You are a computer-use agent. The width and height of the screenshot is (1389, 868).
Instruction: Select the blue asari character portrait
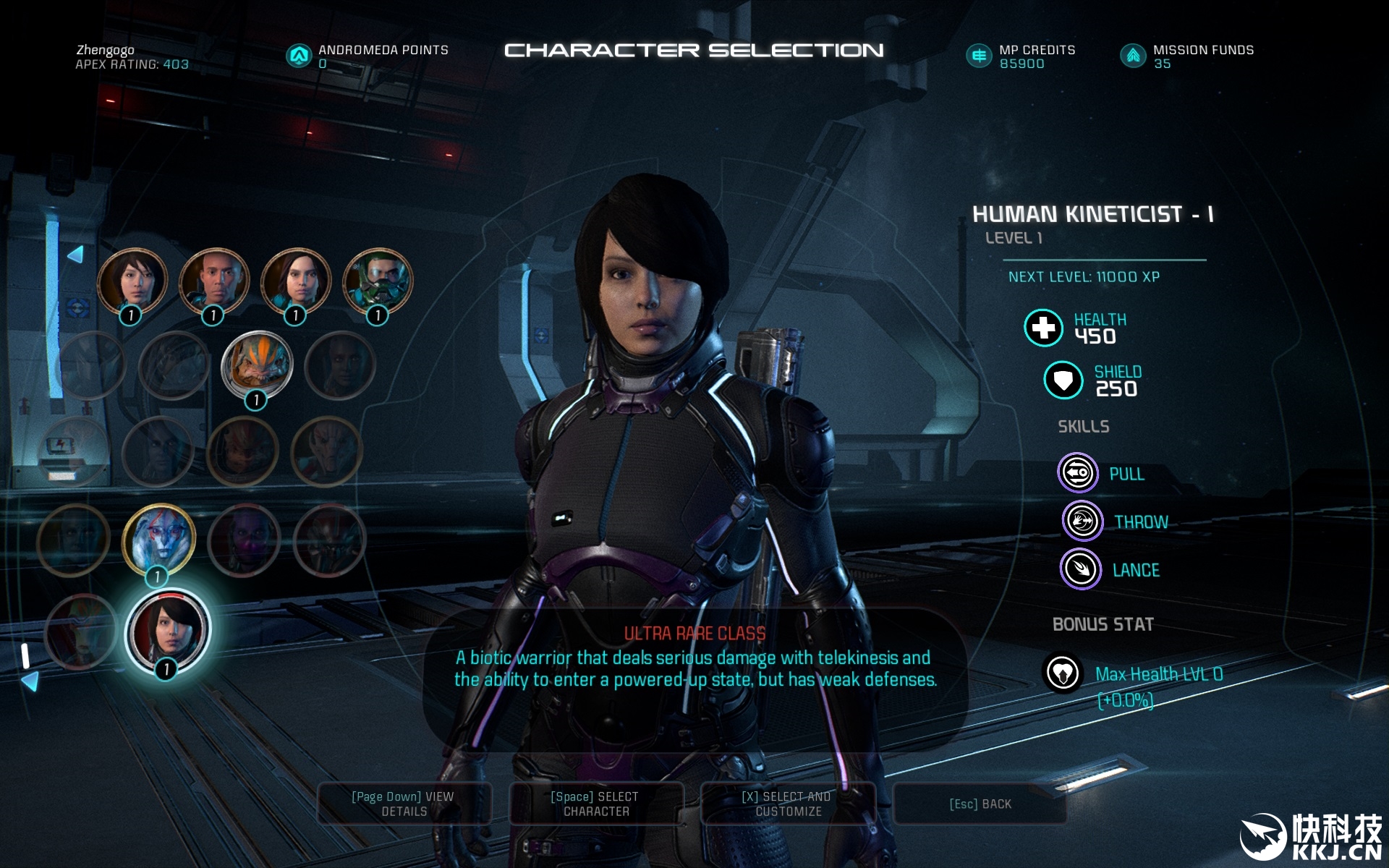[x=158, y=538]
